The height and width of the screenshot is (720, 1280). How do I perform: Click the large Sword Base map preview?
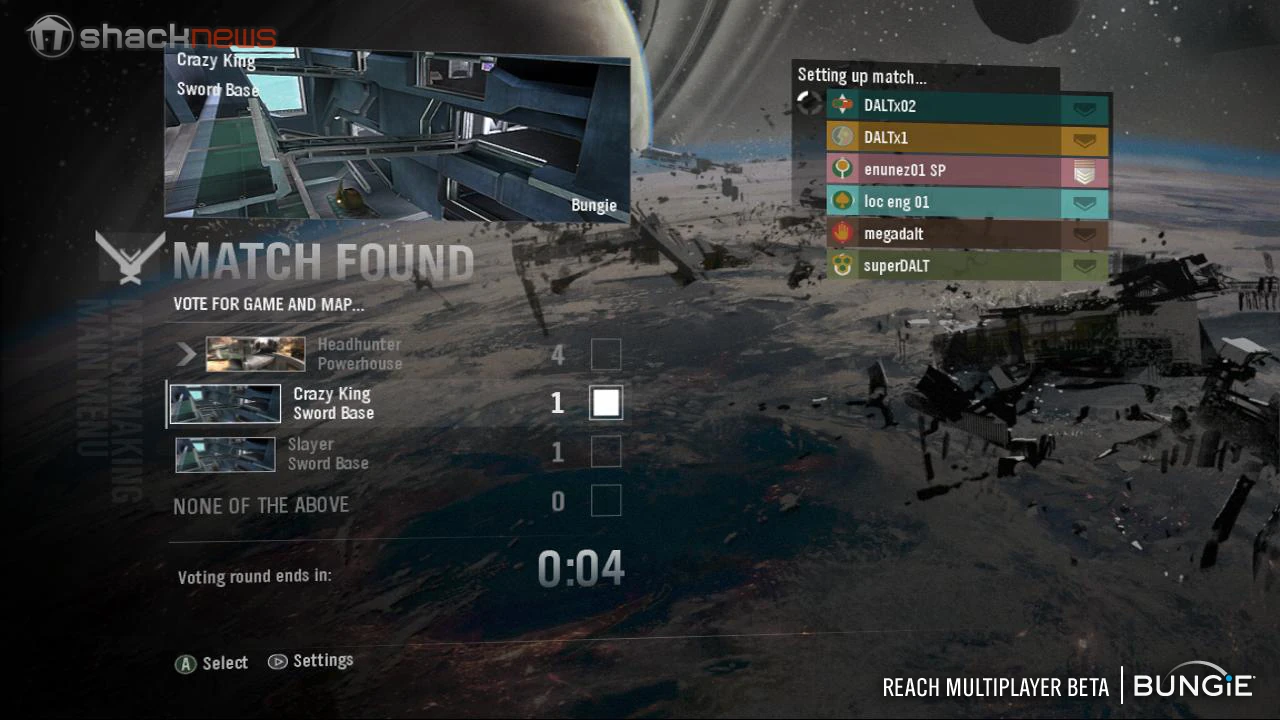pyautogui.click(x=400, y=135)
